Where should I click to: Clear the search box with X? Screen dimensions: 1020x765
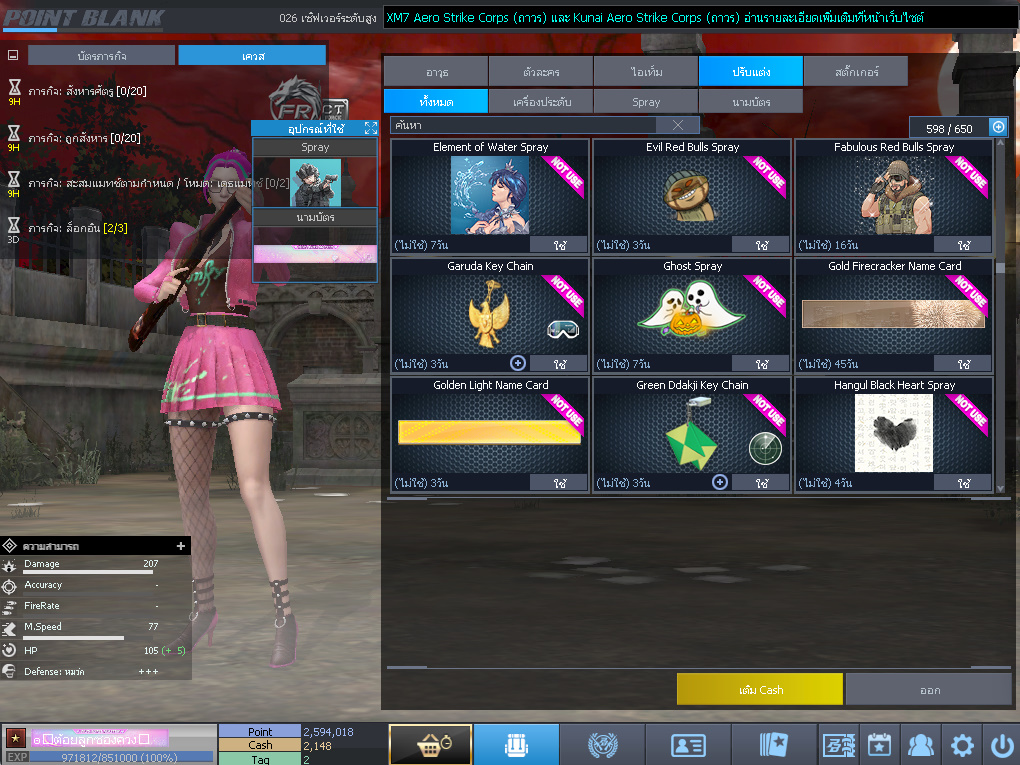tap(678, 125)
